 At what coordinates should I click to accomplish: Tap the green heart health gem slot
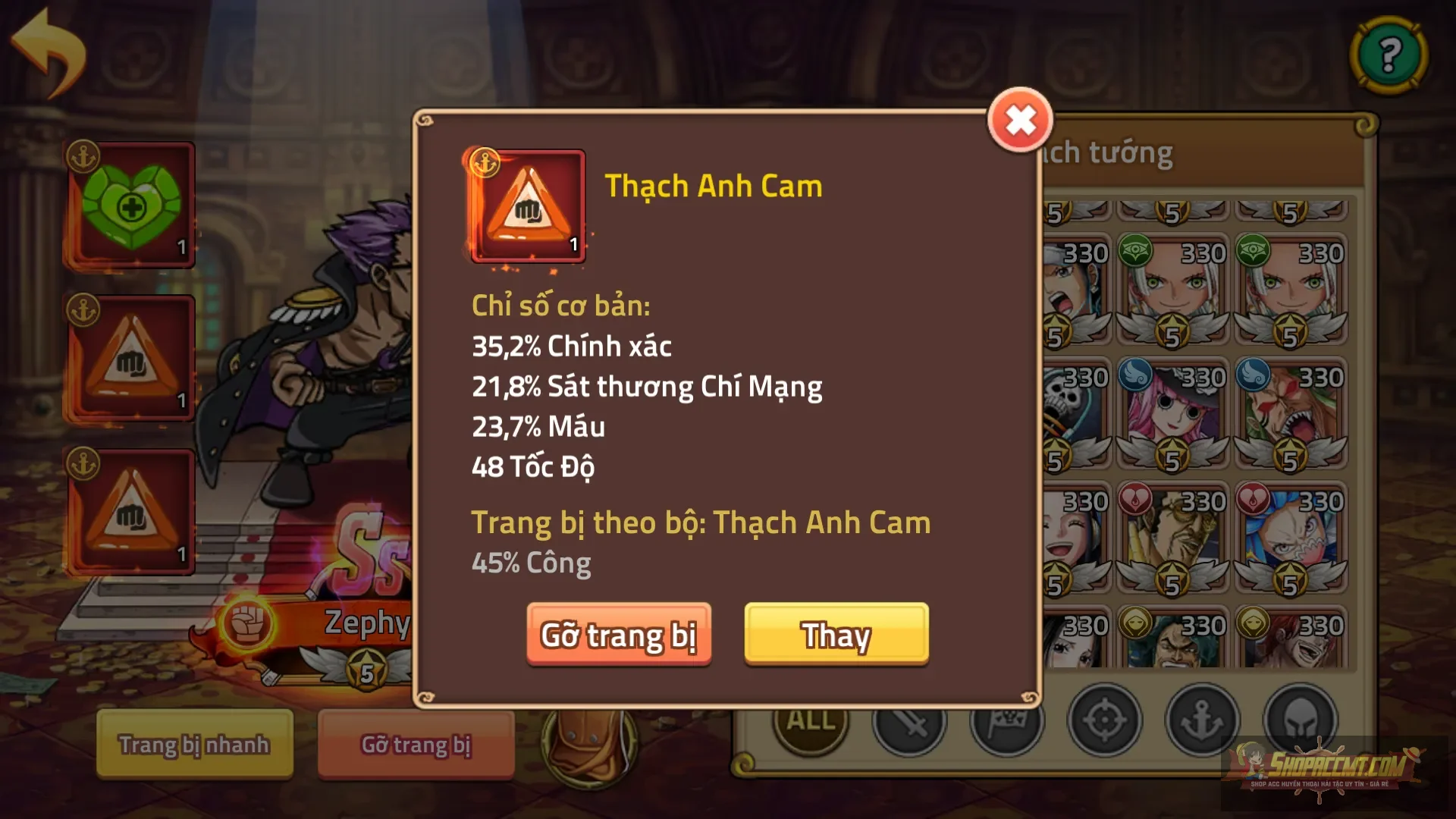(x=130, y=201)
